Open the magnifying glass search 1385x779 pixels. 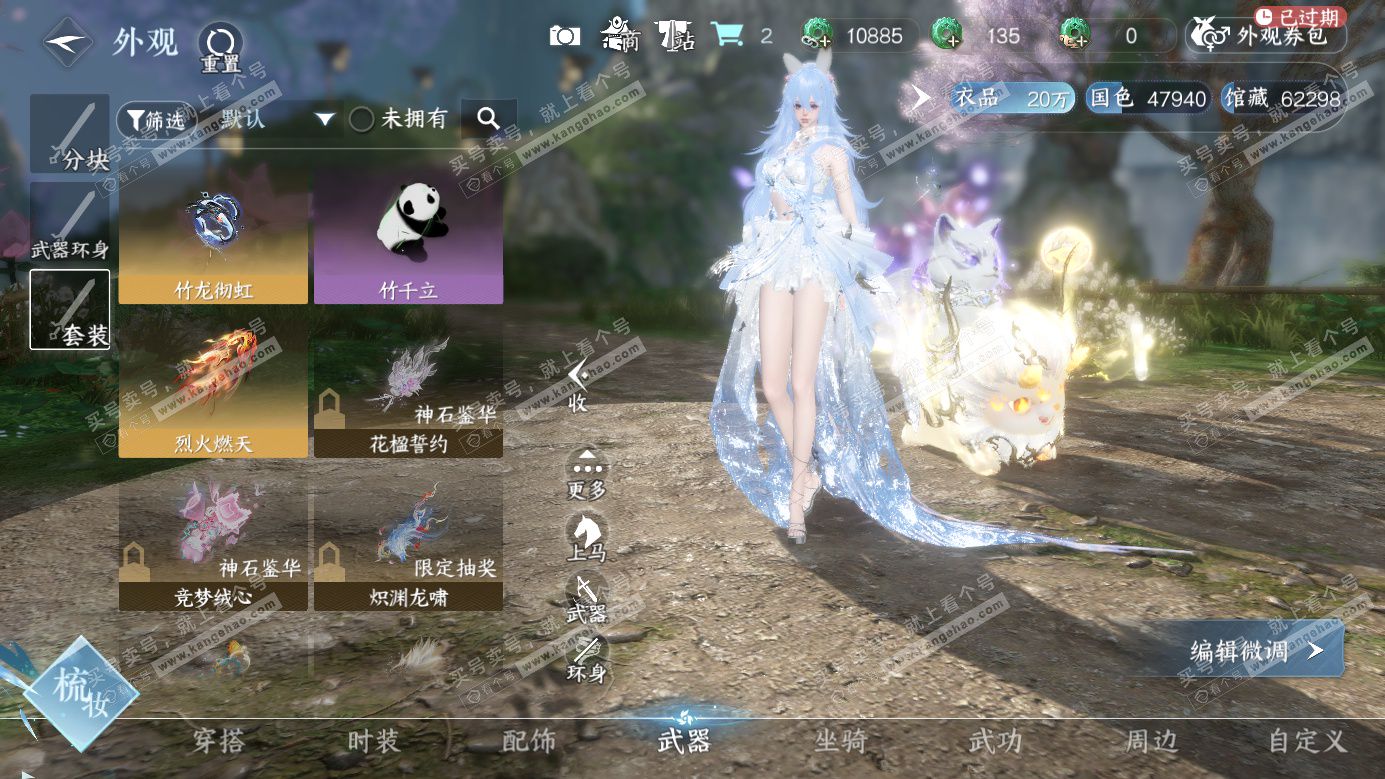pos(488,119)
